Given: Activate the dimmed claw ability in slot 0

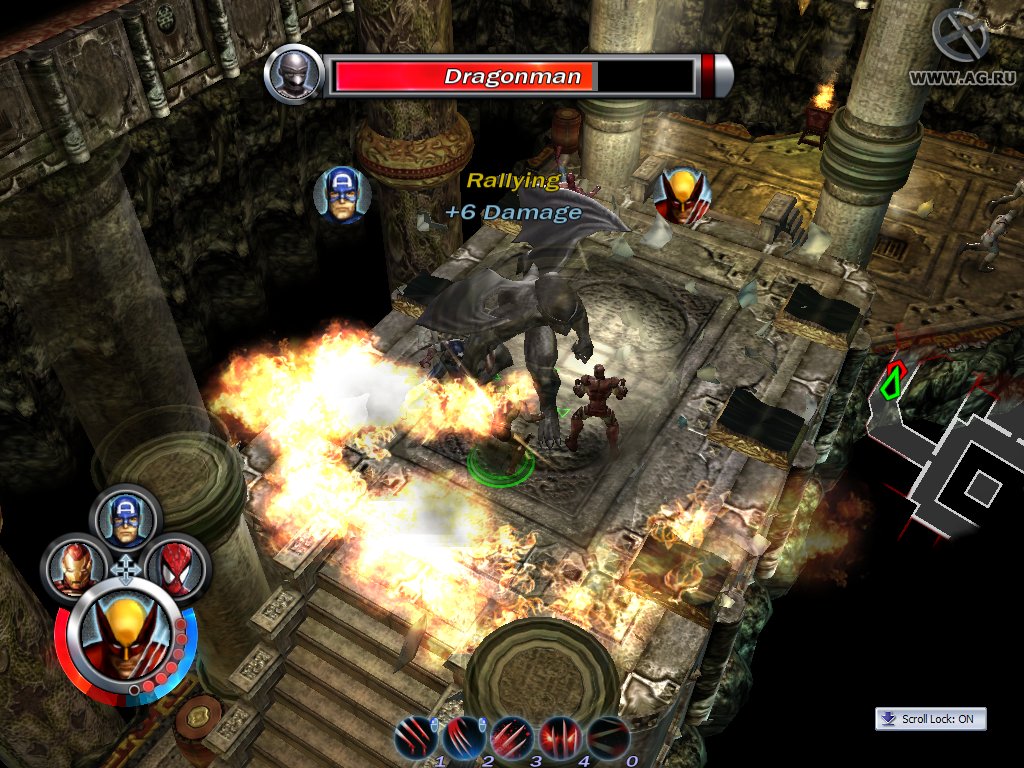Looking at the screenshot, I should click(x=607, y=738).
